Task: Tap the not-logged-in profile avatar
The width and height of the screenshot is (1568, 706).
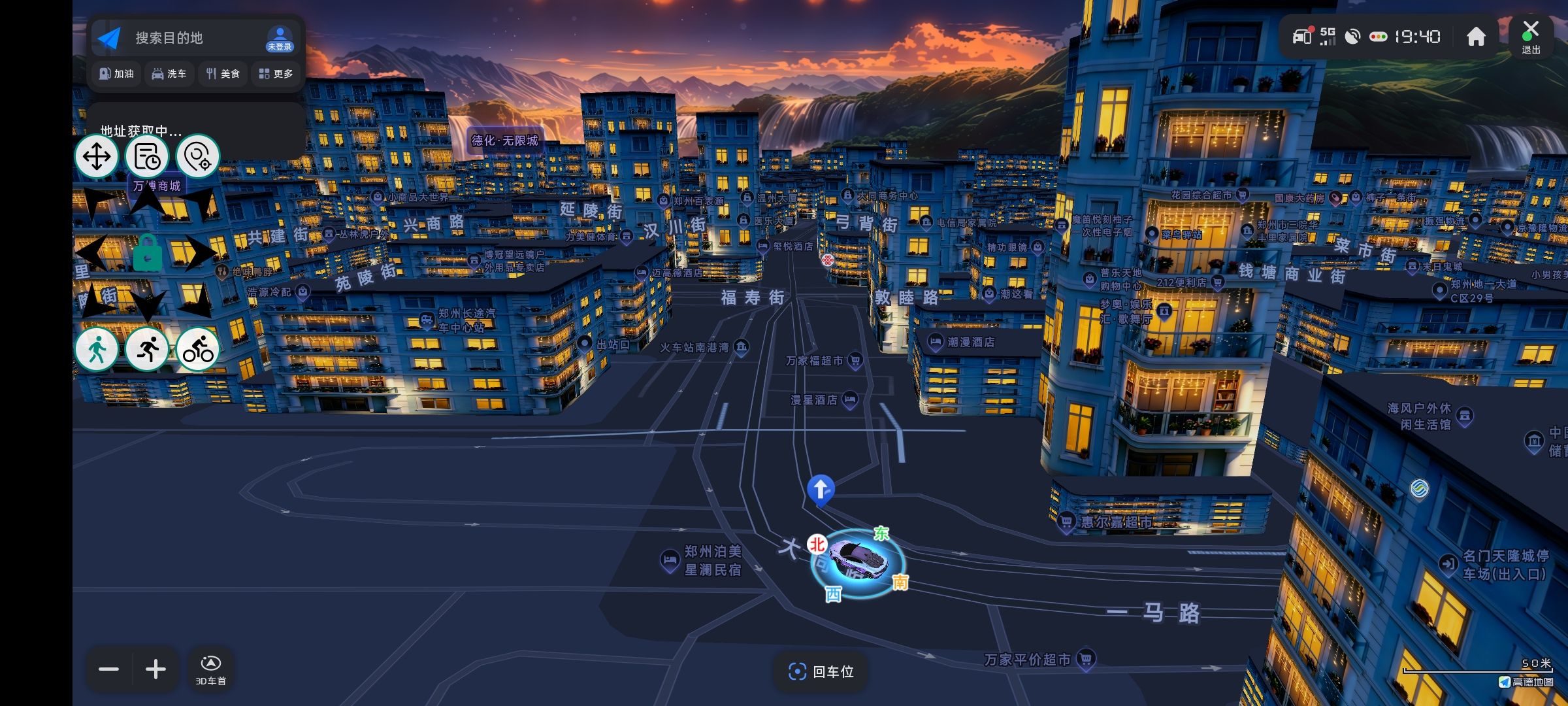Action: [x=280, y=39]
